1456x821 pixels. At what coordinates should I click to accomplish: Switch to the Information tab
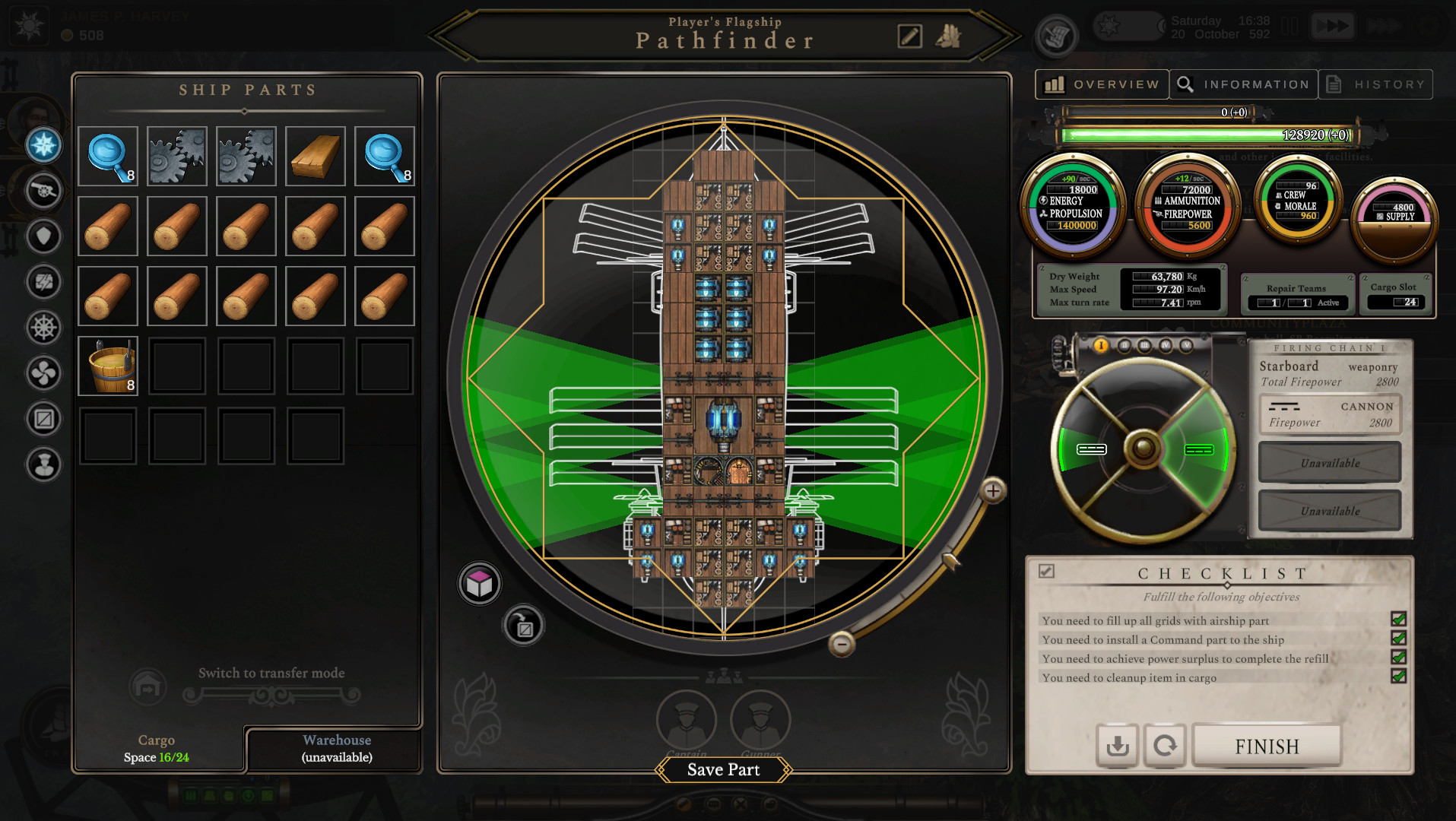coord(1243,84)
